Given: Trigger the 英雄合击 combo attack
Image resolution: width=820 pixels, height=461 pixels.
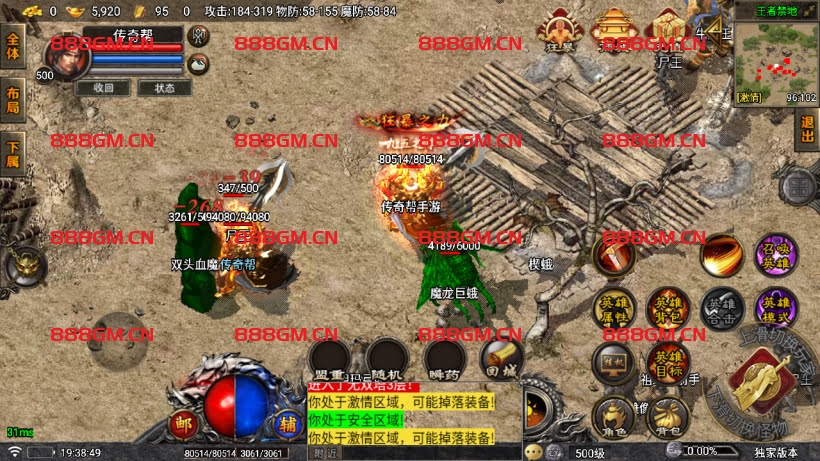Looking at the screenshot, I should click(721, 307).
